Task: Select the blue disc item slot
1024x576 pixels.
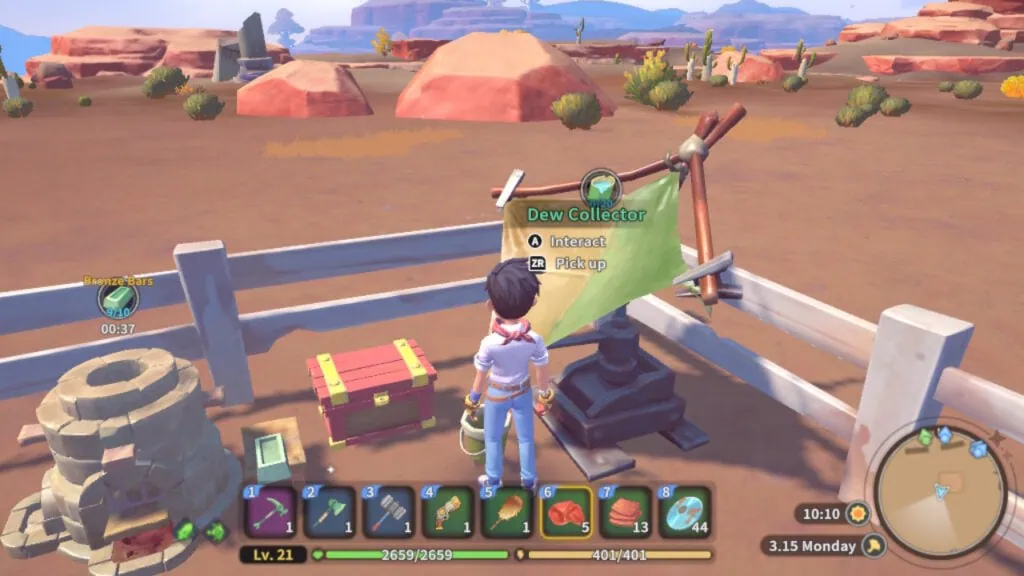Action: point(685,512)
